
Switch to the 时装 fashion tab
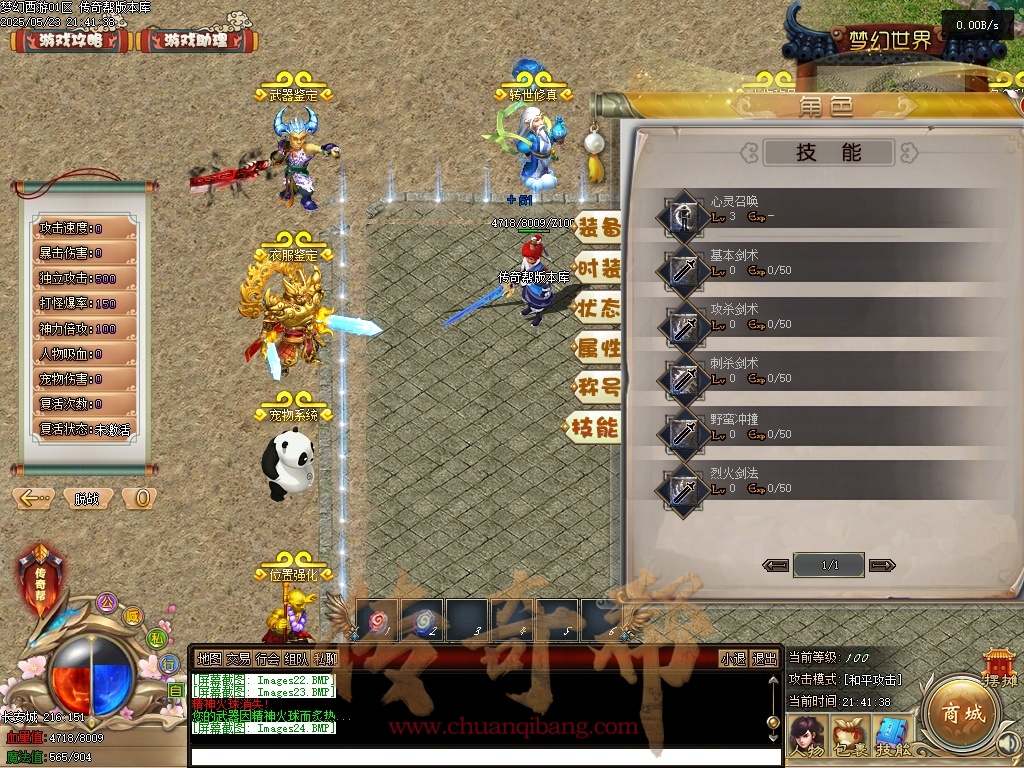click(597, 268)
